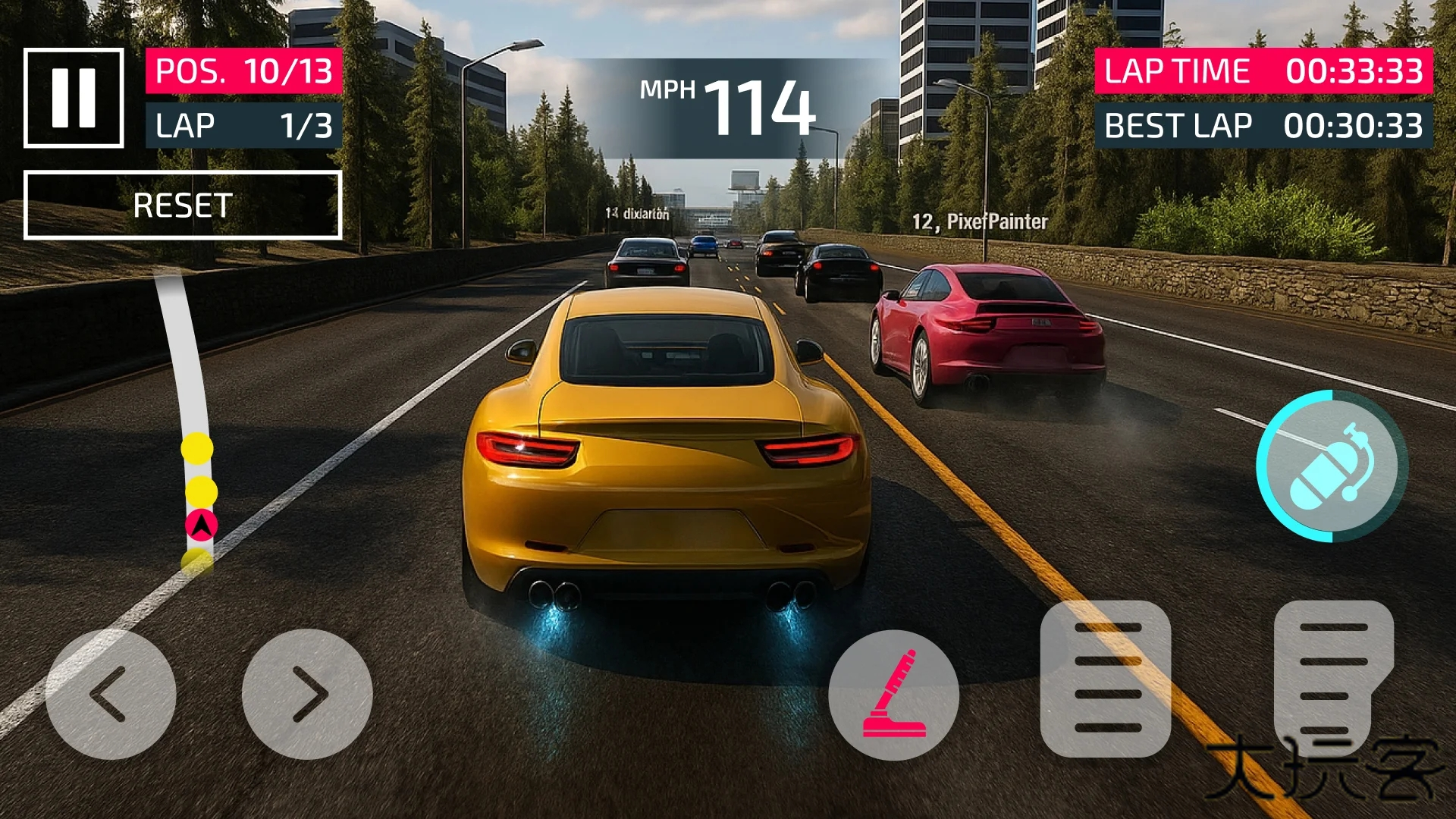Pause the race using the pause icon
The height and width of the screenshot is (819, 1456).
[73, 97]
